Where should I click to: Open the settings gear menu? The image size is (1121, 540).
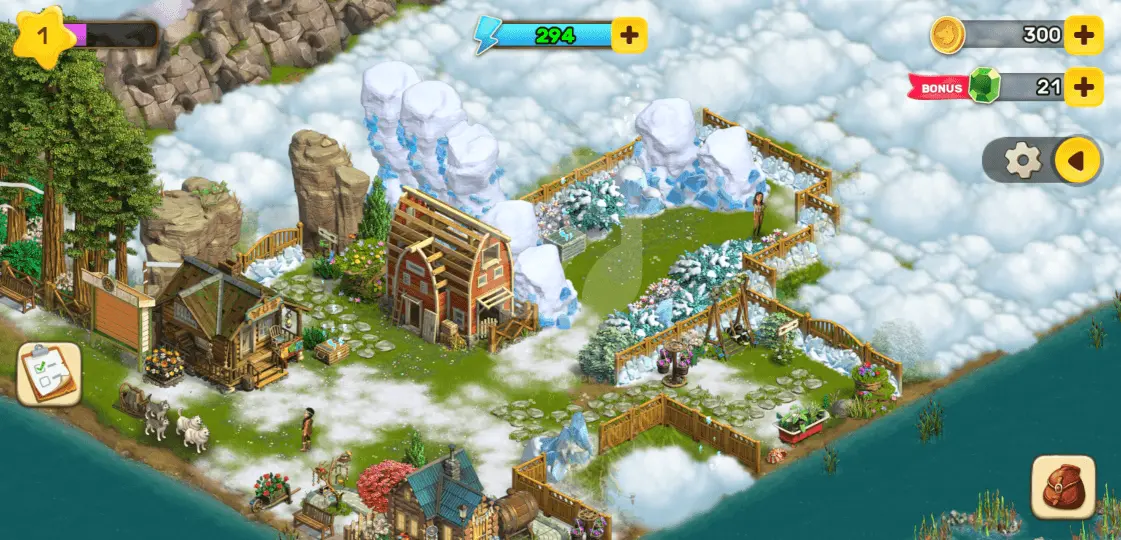tap(1022, 160)
